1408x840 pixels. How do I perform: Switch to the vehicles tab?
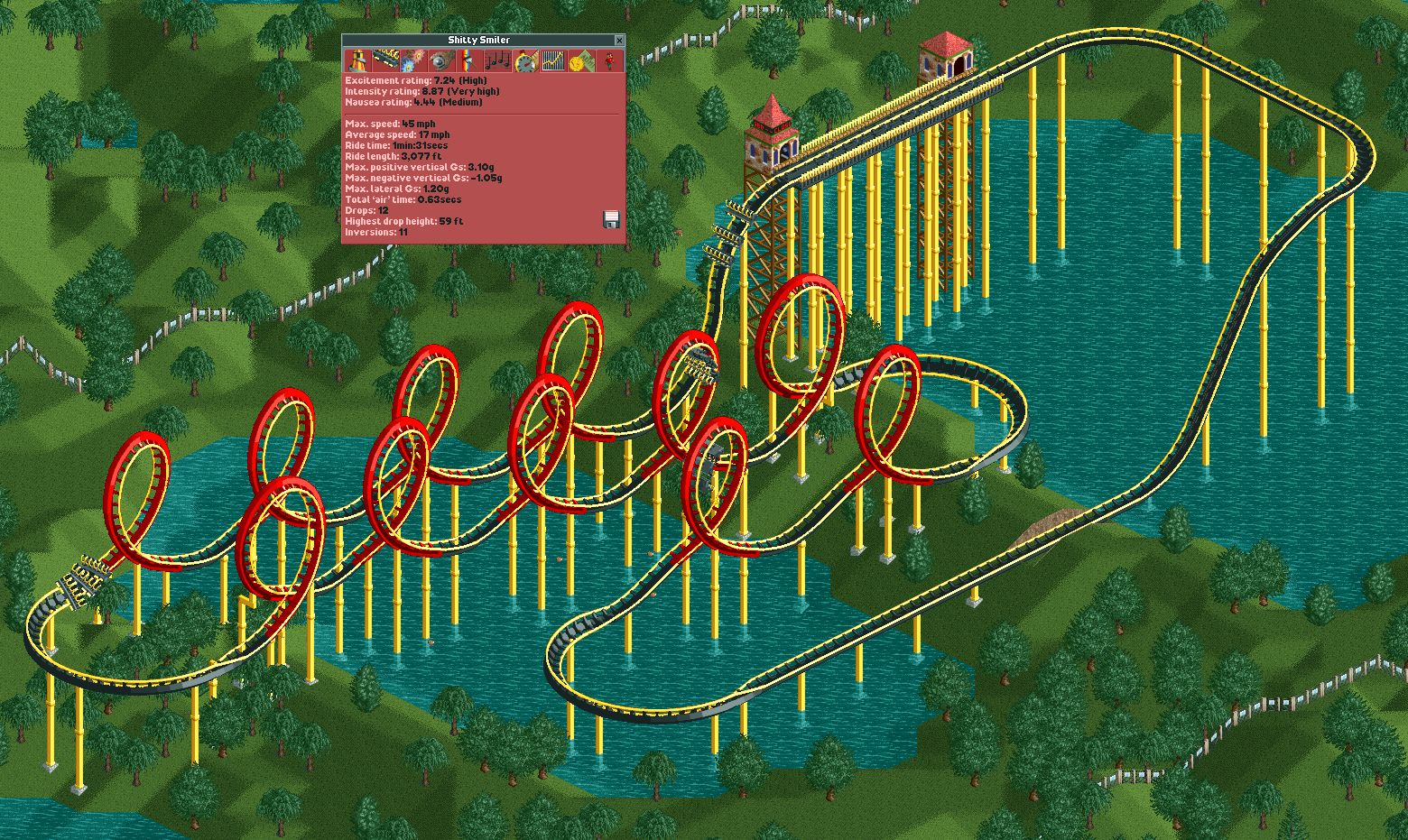tap(386, 60)
